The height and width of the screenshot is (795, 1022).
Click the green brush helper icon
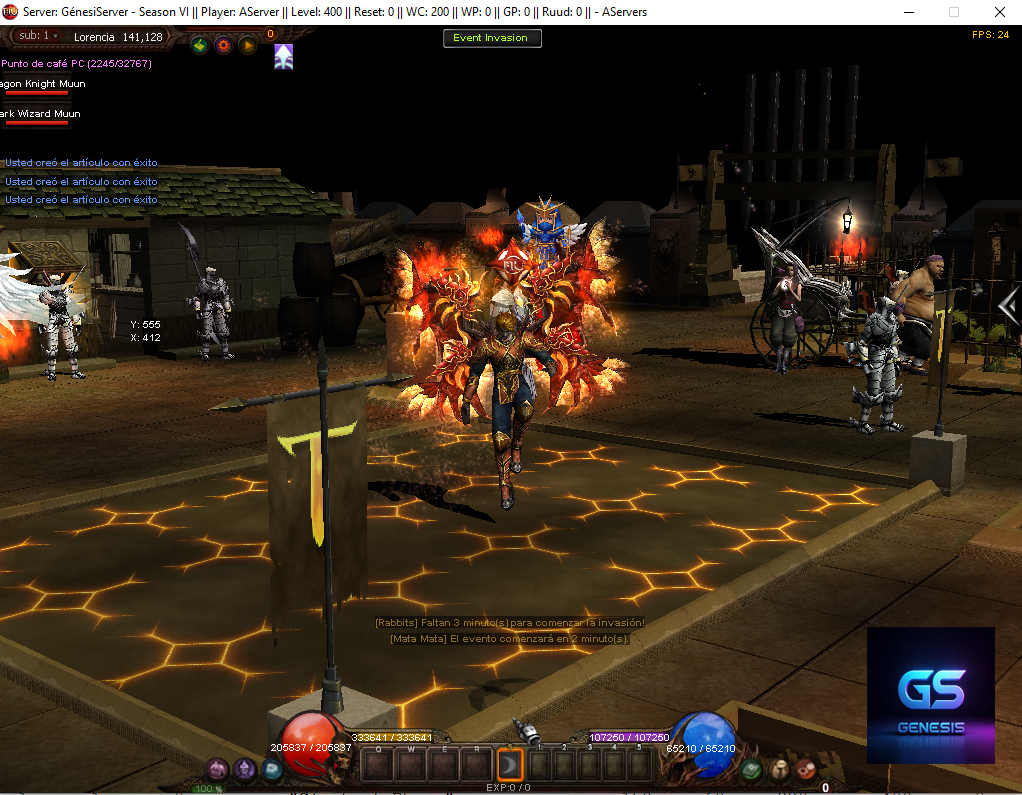pos(200,45)
